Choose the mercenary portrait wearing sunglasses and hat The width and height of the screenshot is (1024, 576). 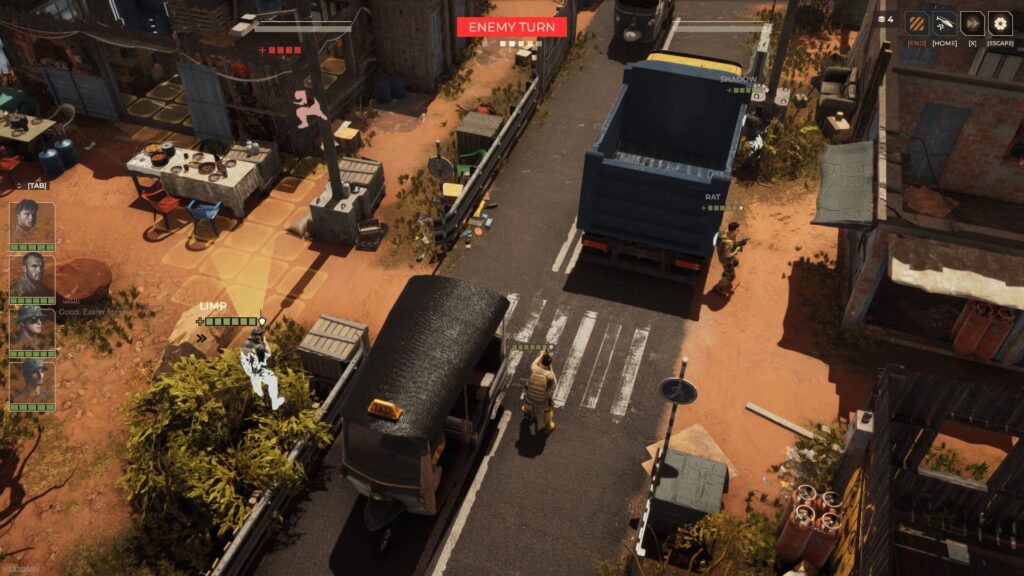32,327
